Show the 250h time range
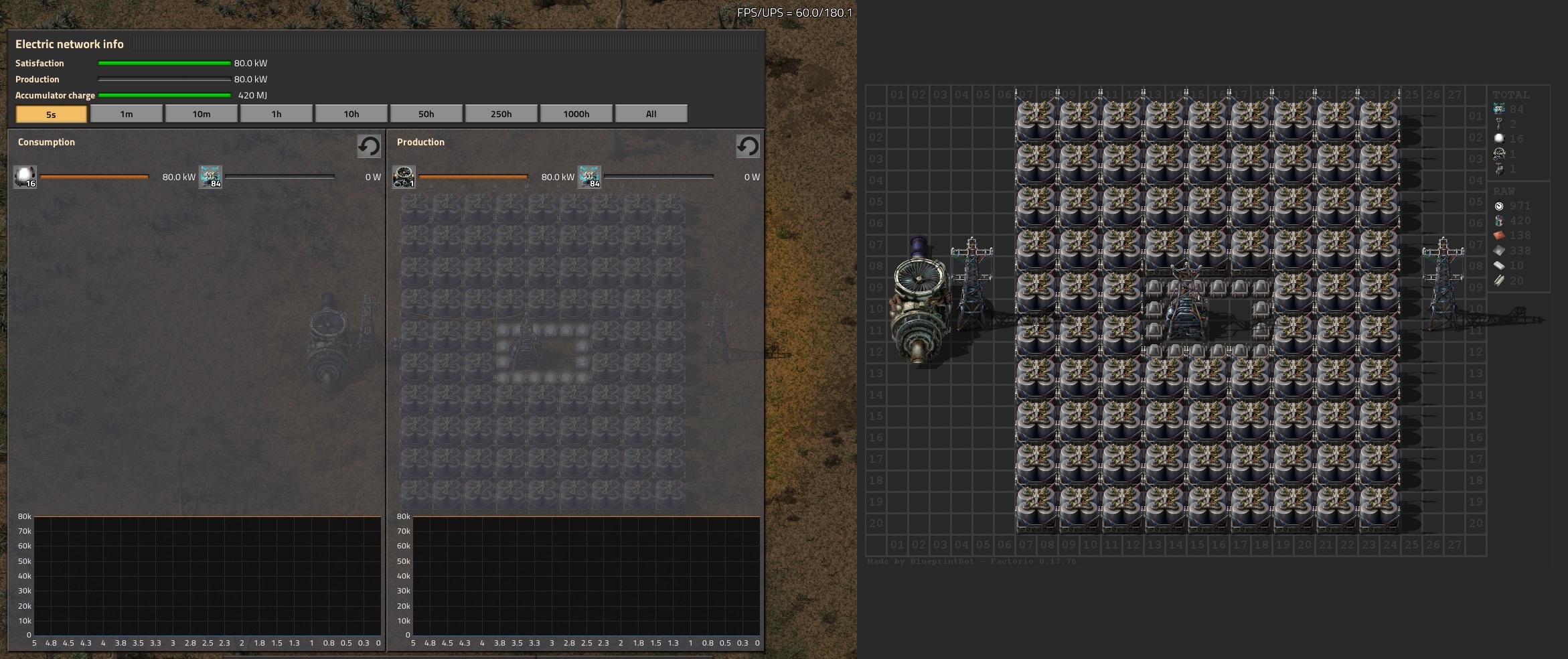Image resolution: width=1568 pixels, height=659 pixels. coord(501,115)
